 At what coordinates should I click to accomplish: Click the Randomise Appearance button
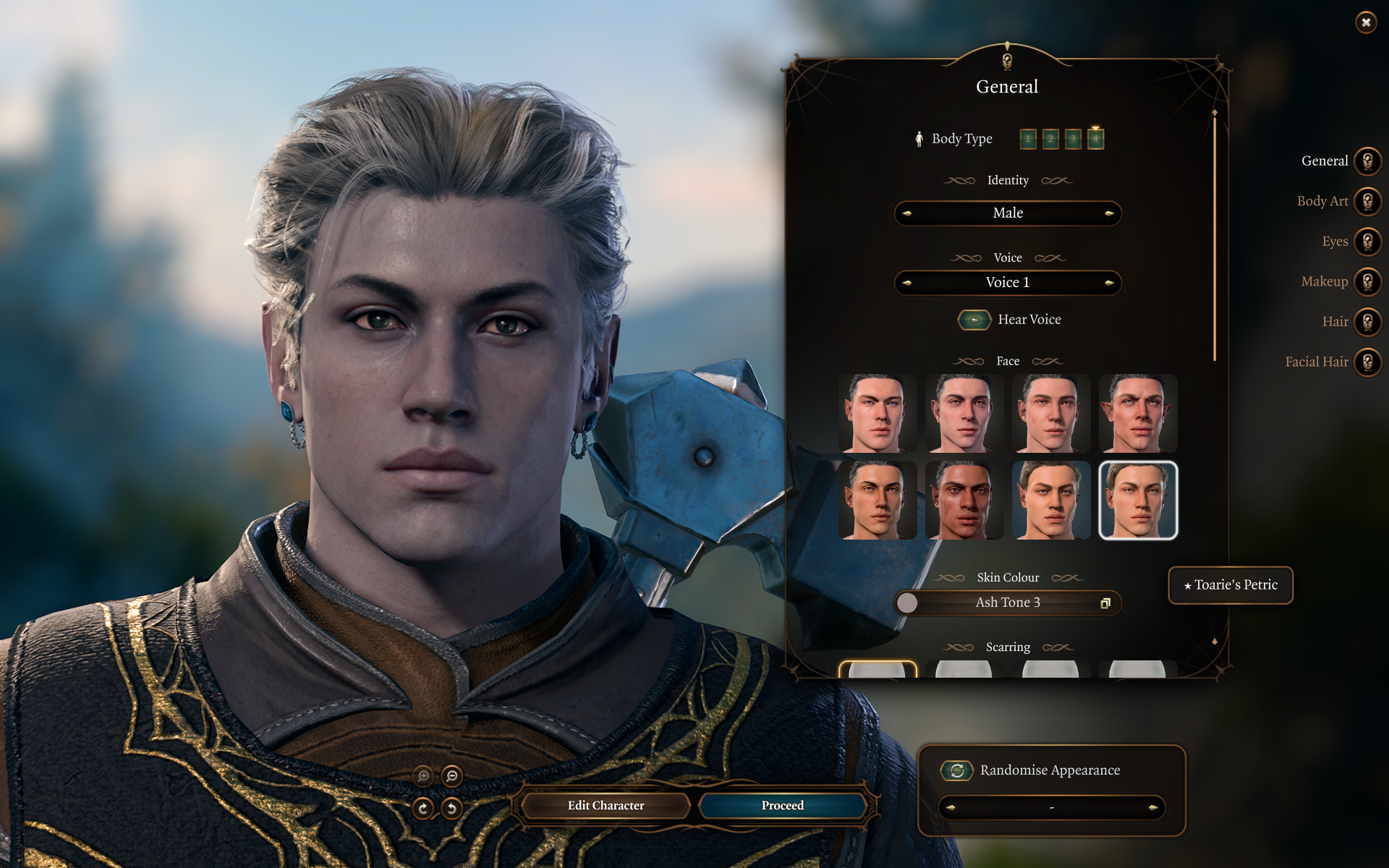click(x=957, y=770)
